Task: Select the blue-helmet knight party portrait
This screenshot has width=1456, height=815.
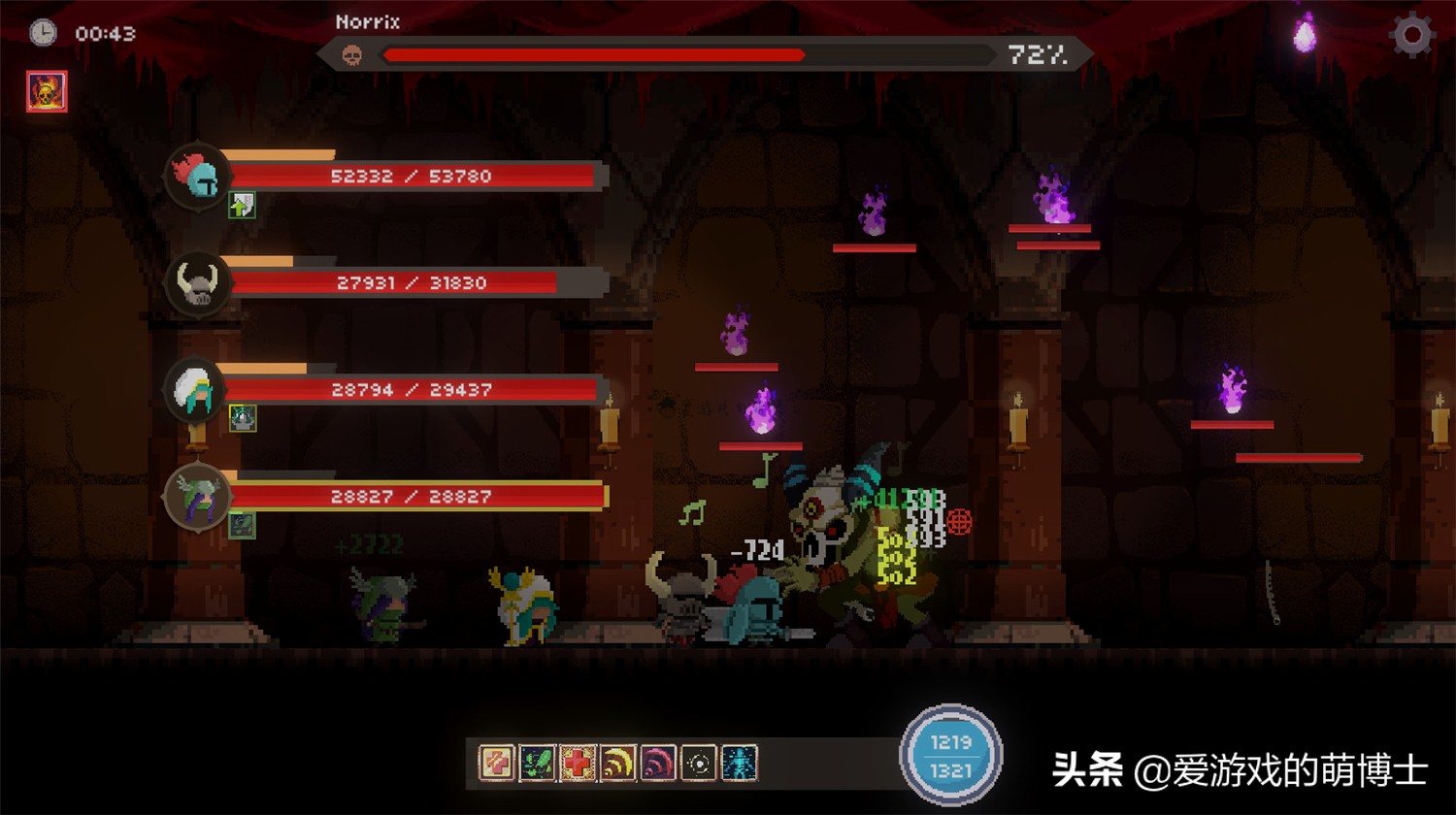Action: tap(198, 177)
